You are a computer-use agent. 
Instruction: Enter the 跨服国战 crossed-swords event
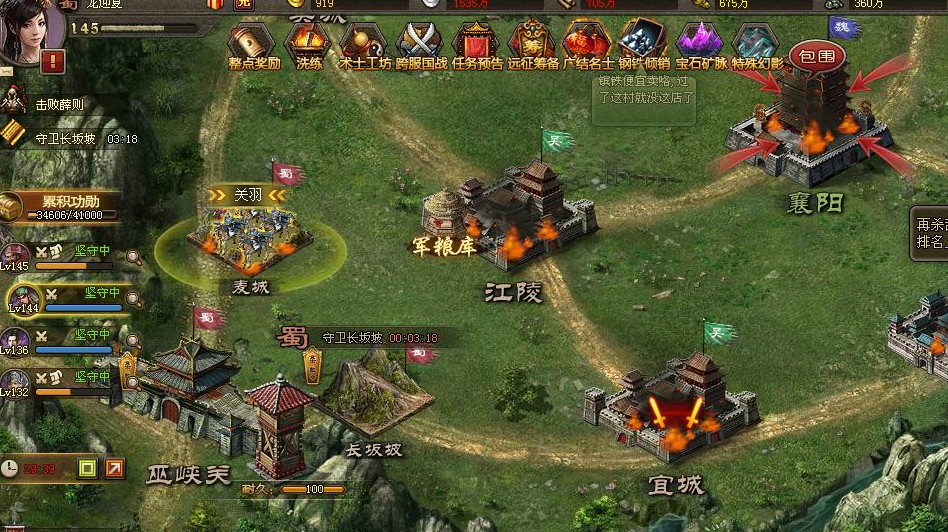click(420, 43)
